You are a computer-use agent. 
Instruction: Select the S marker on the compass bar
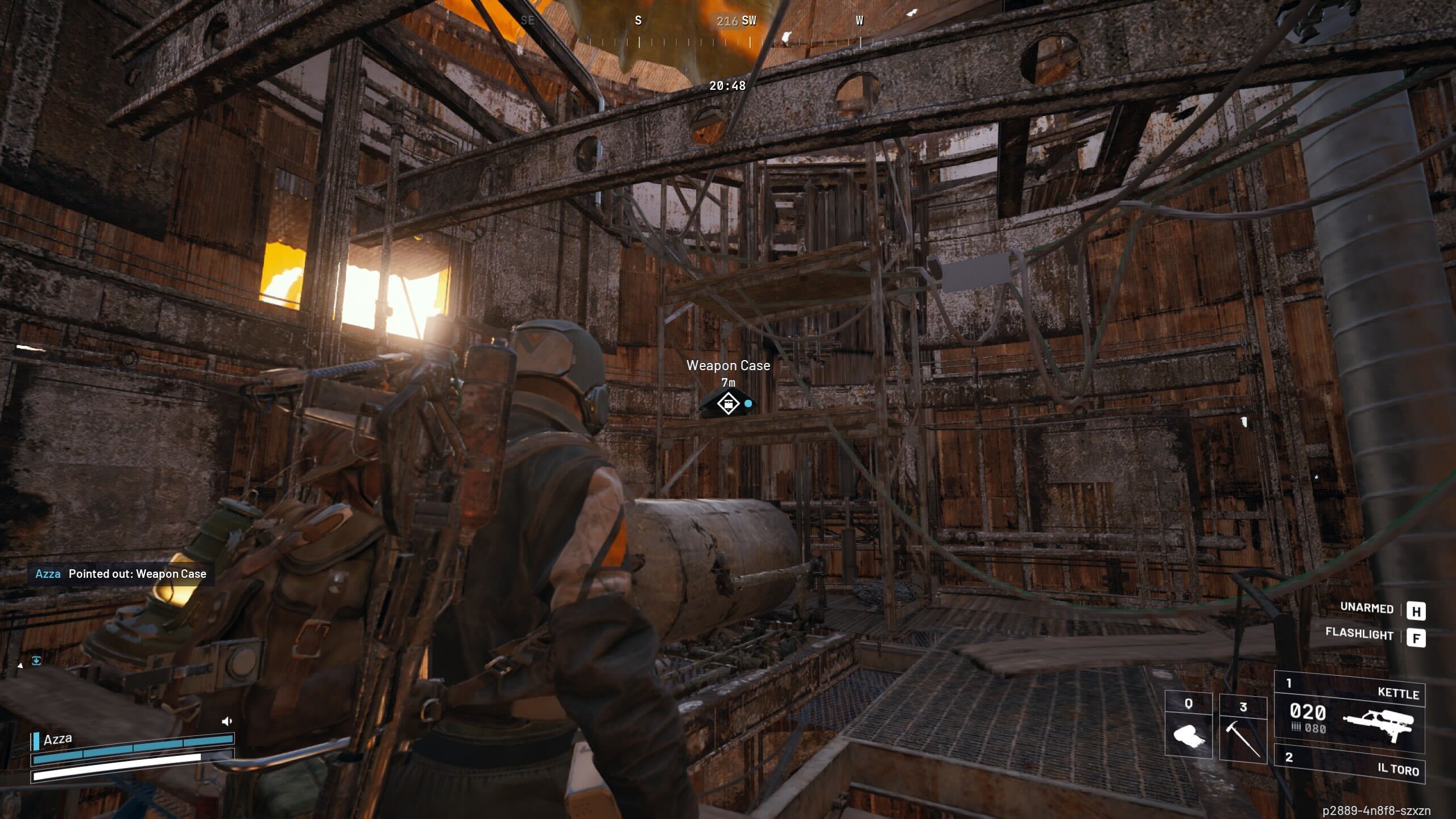pyautogui.click(x=638, y=20)
